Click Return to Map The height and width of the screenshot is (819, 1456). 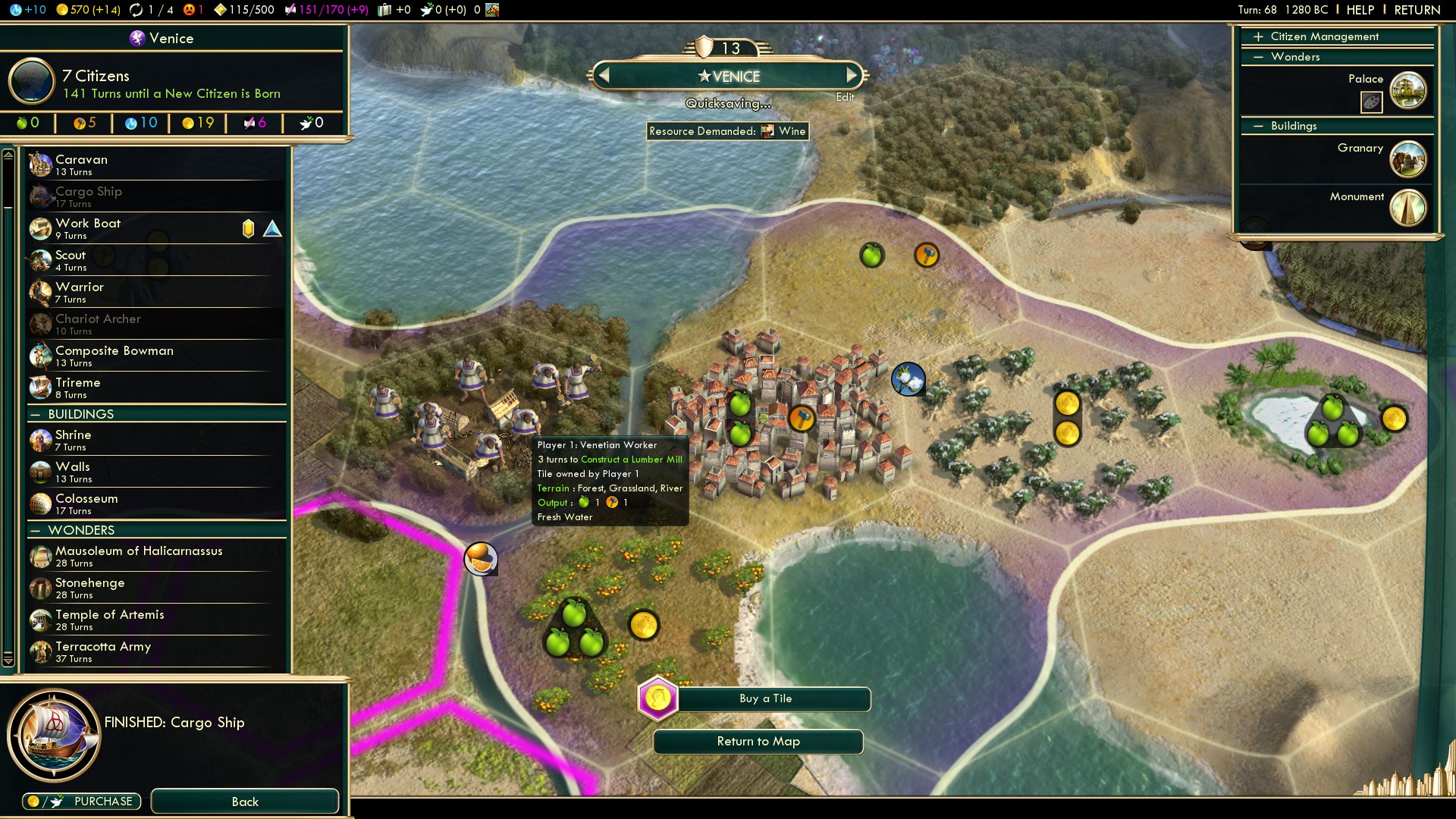(x=757, y=742)
